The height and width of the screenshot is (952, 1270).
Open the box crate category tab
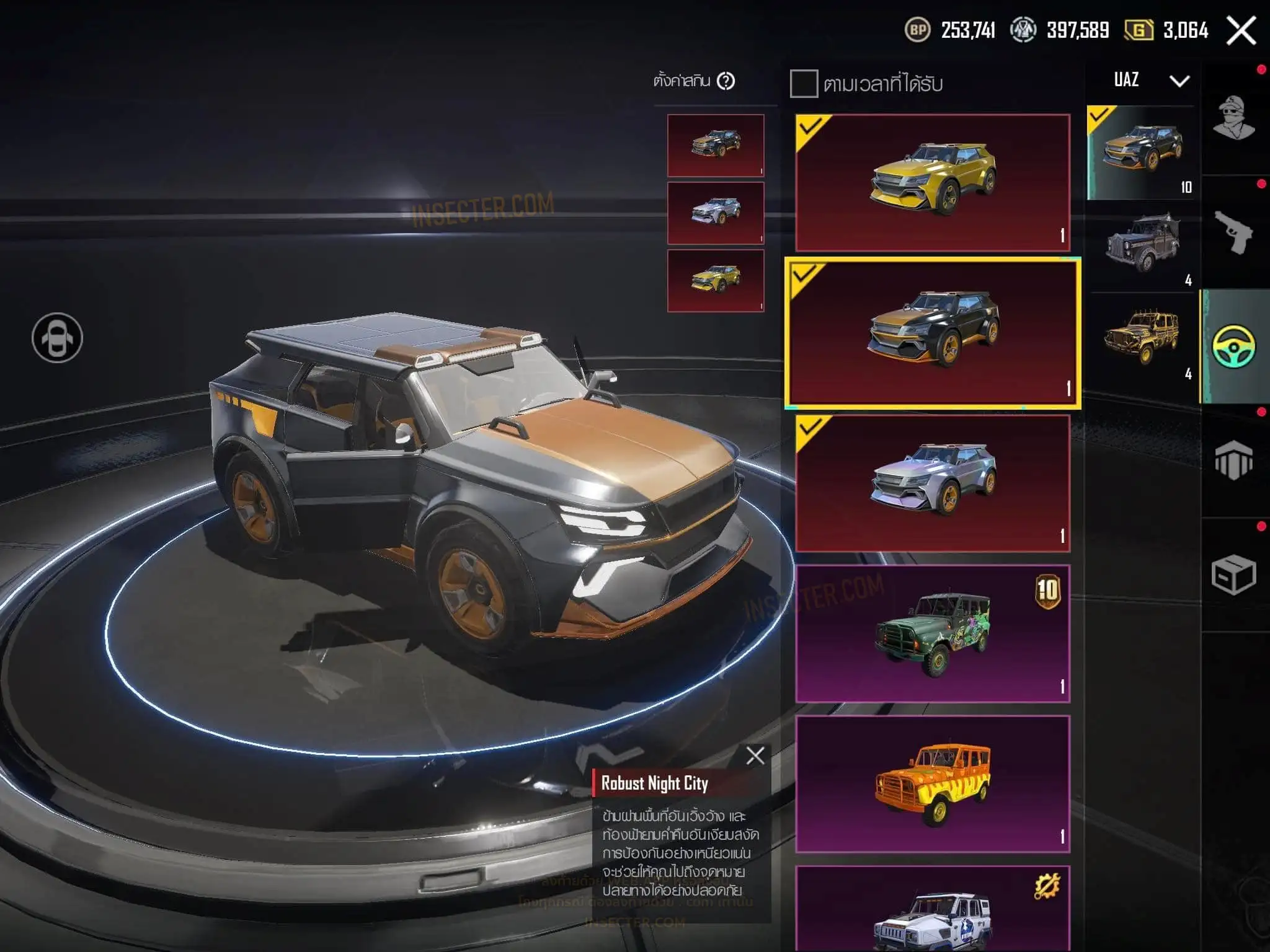[1234, 575]
